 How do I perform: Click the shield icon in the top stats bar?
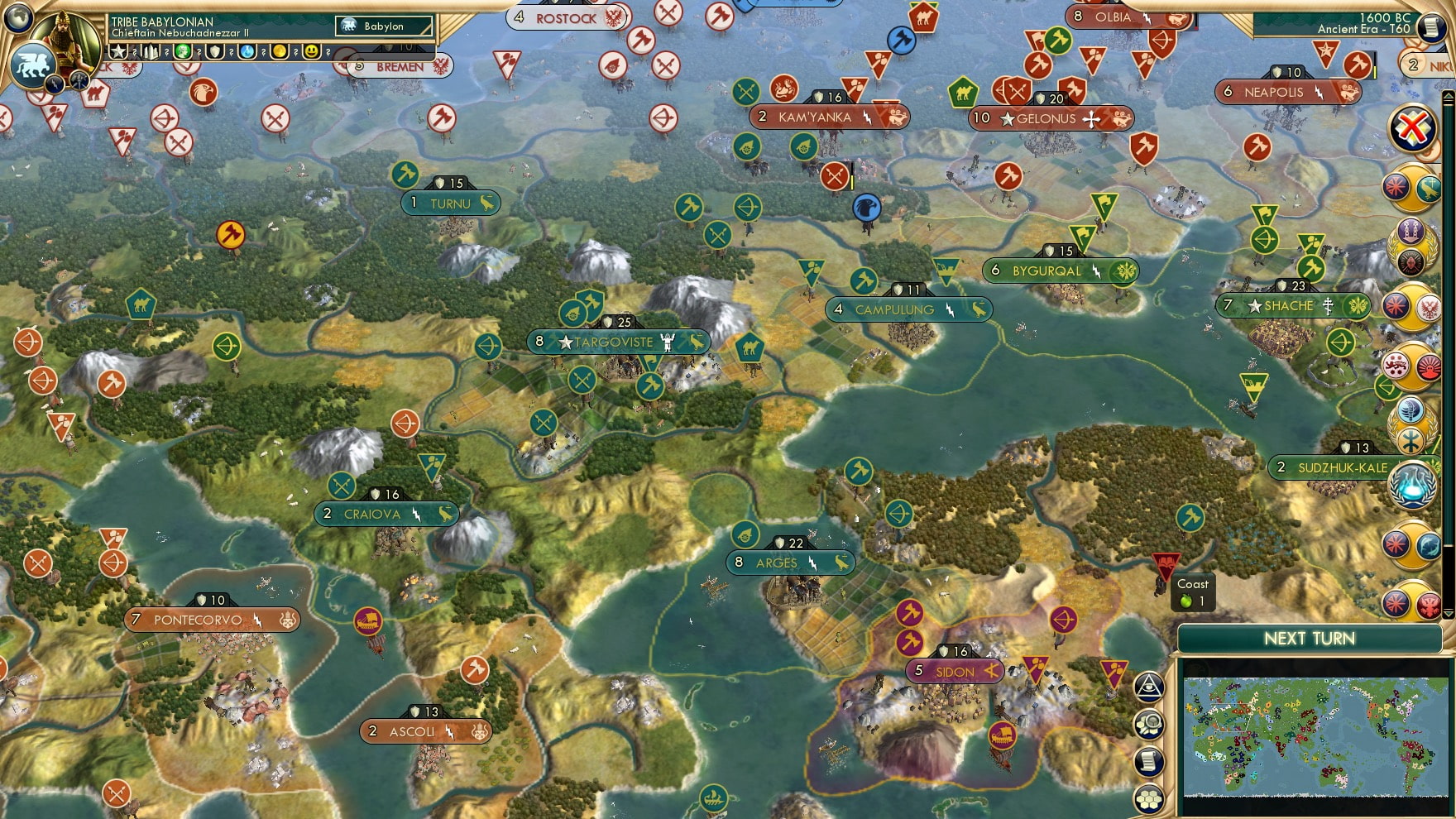215,52
